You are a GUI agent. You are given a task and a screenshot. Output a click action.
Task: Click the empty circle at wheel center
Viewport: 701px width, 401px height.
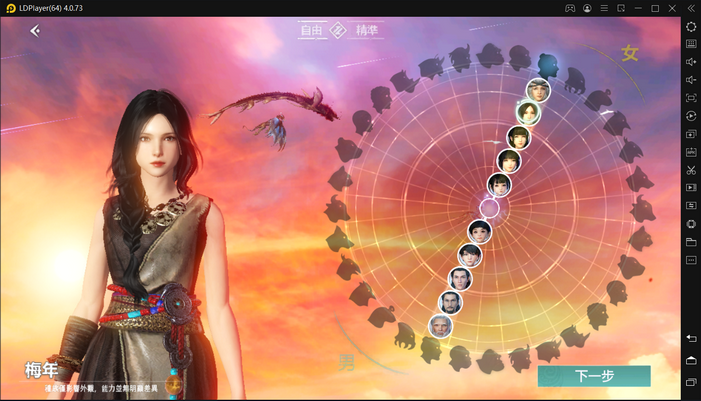[x=489, y=208]
